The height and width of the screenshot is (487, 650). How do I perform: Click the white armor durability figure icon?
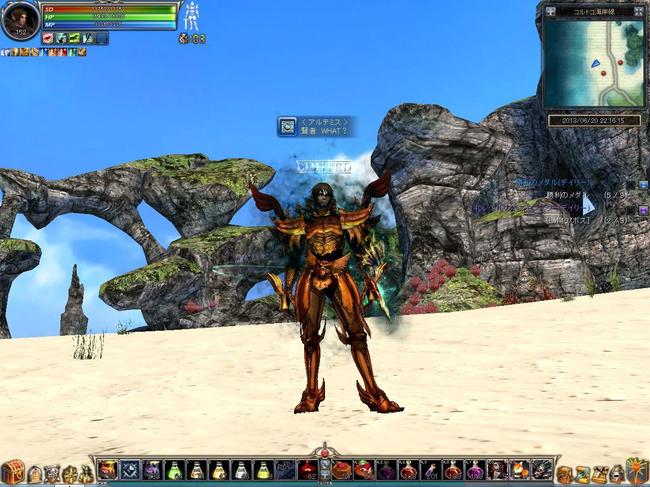pyautogui.click(x=192, y=17)
